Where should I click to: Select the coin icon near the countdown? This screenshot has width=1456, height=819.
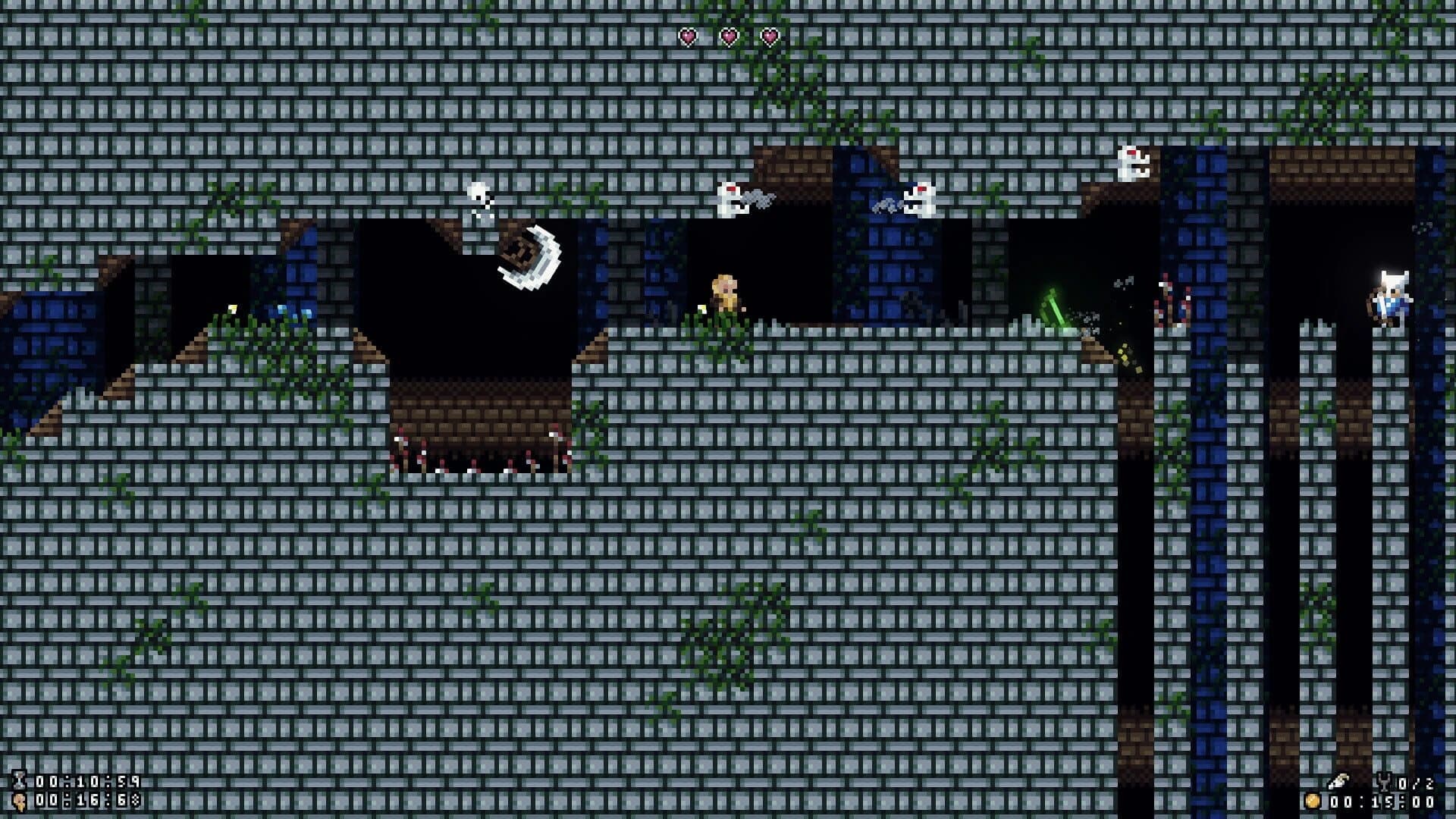1312,802
